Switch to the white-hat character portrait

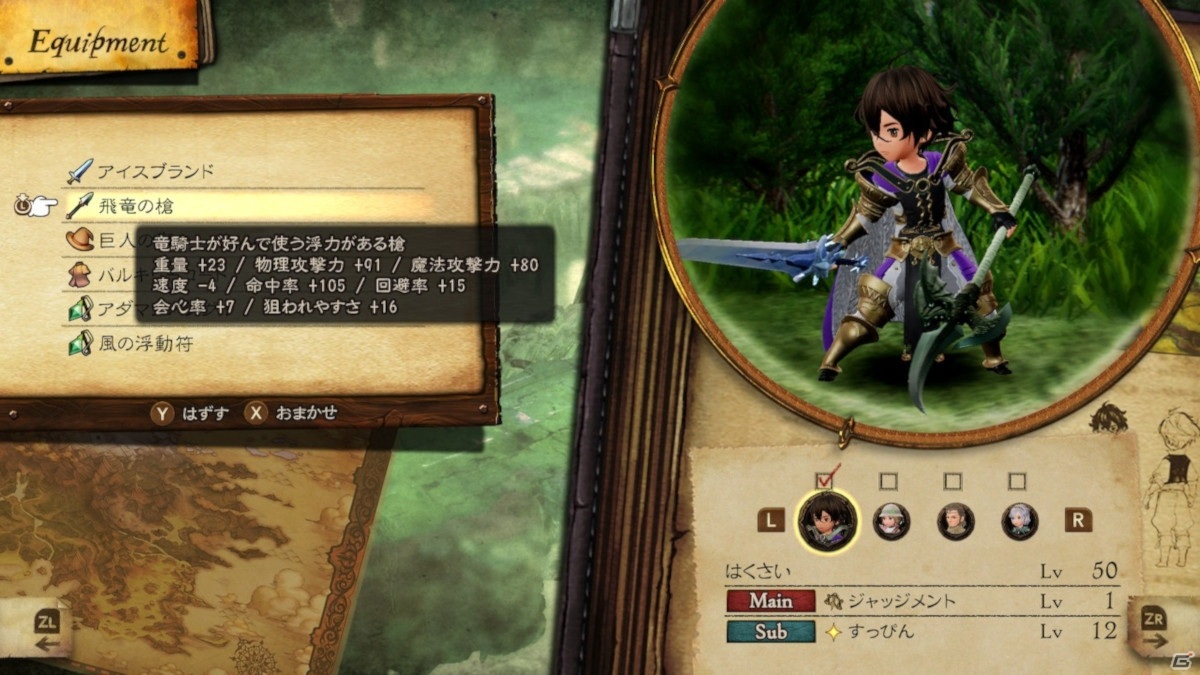[x=889, y=521]
